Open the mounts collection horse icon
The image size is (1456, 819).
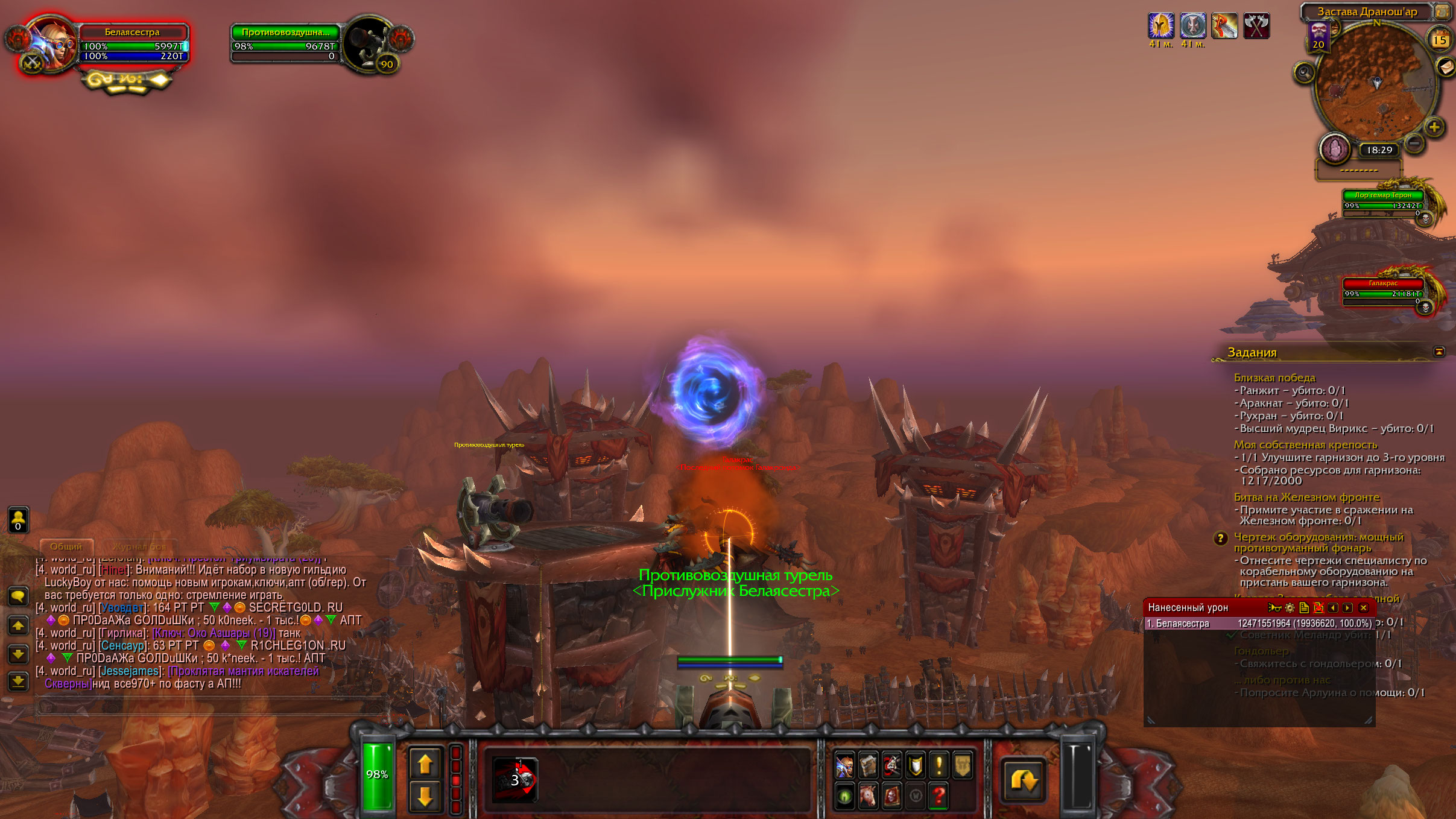868,797
